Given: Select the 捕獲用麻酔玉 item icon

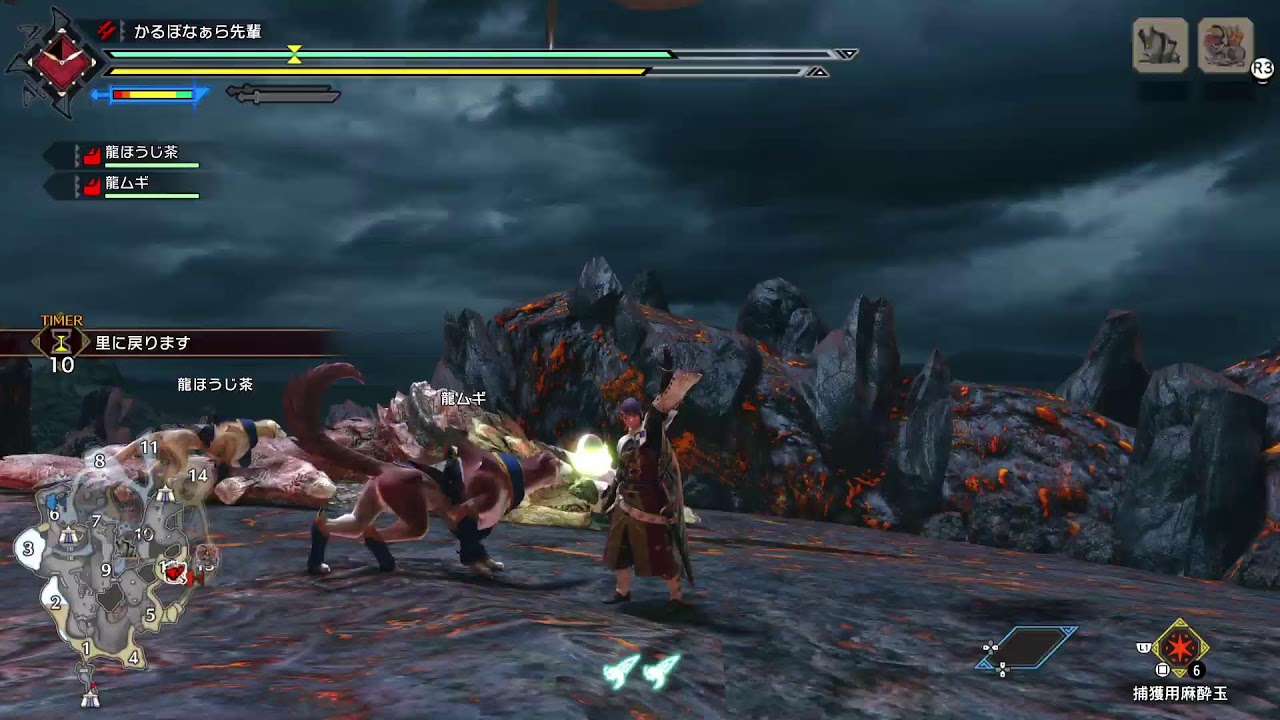Looking at the screenshot, I should 1181,649.
